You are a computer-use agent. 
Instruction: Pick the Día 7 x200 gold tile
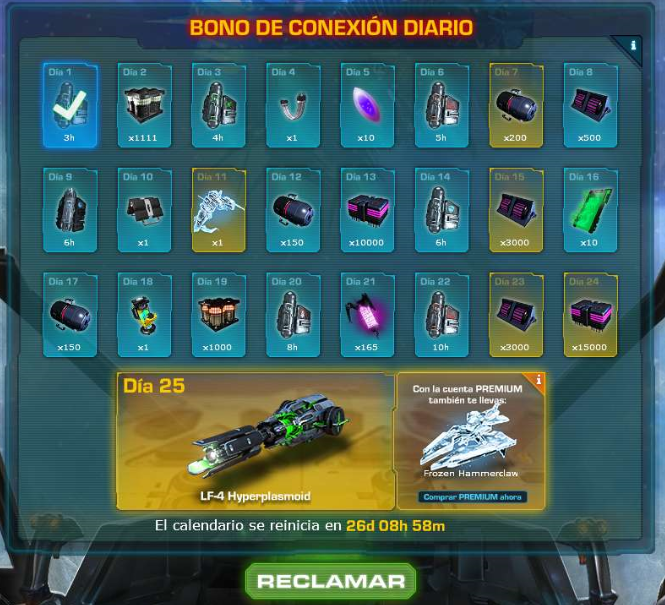coord(516,105)
